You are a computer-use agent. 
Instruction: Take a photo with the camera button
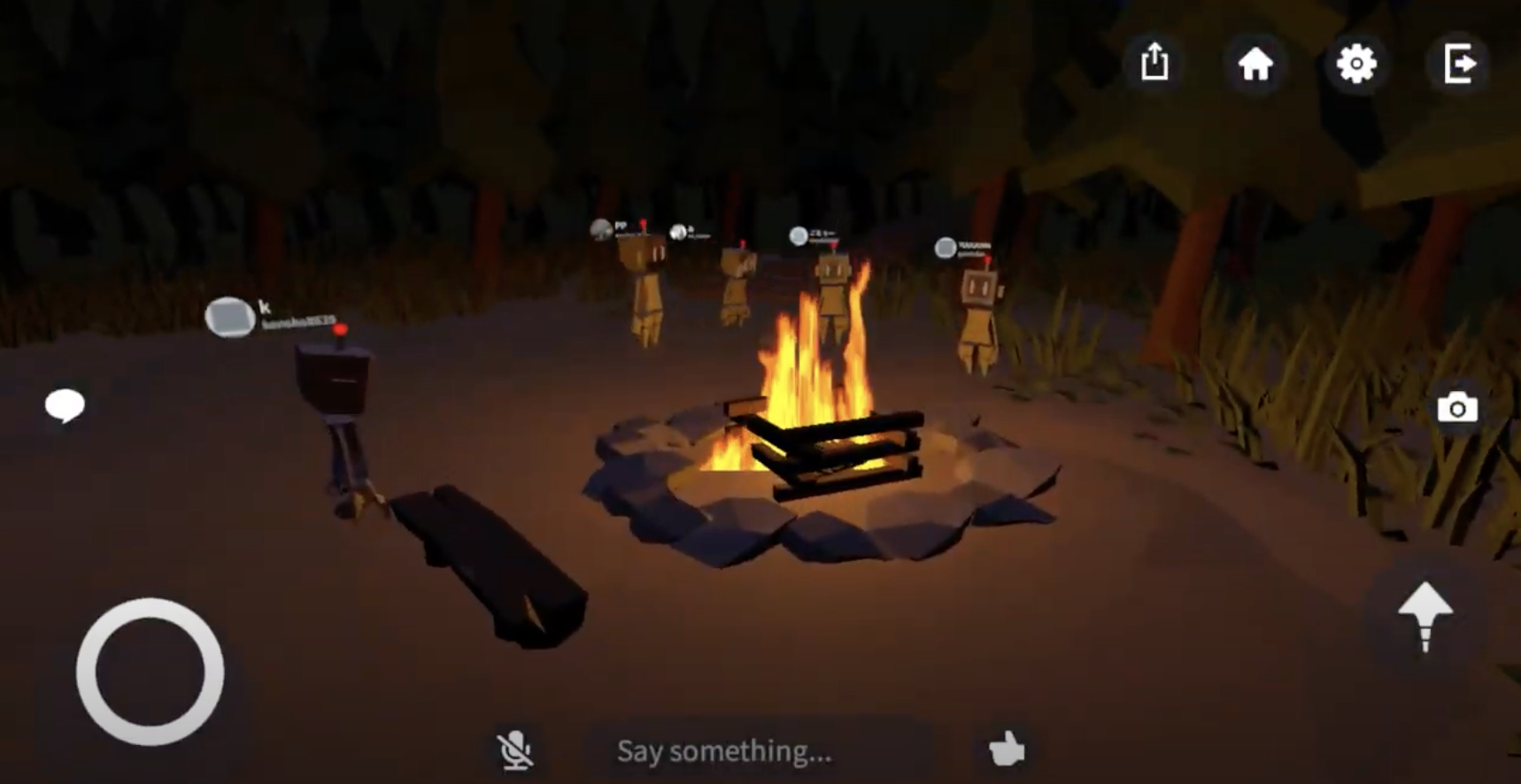coord(1457,408)
